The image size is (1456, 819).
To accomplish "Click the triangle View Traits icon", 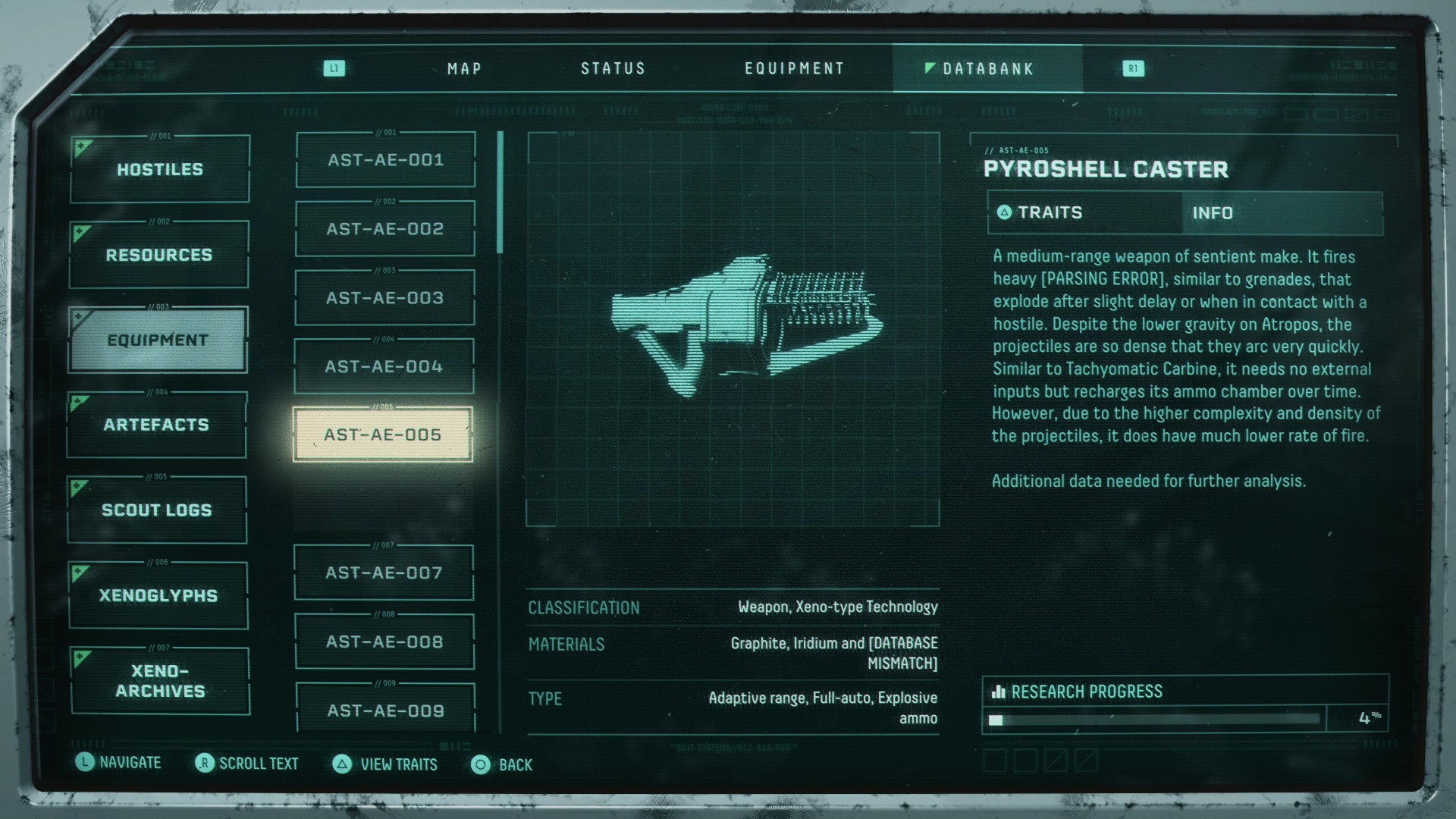I will point(343,765).
